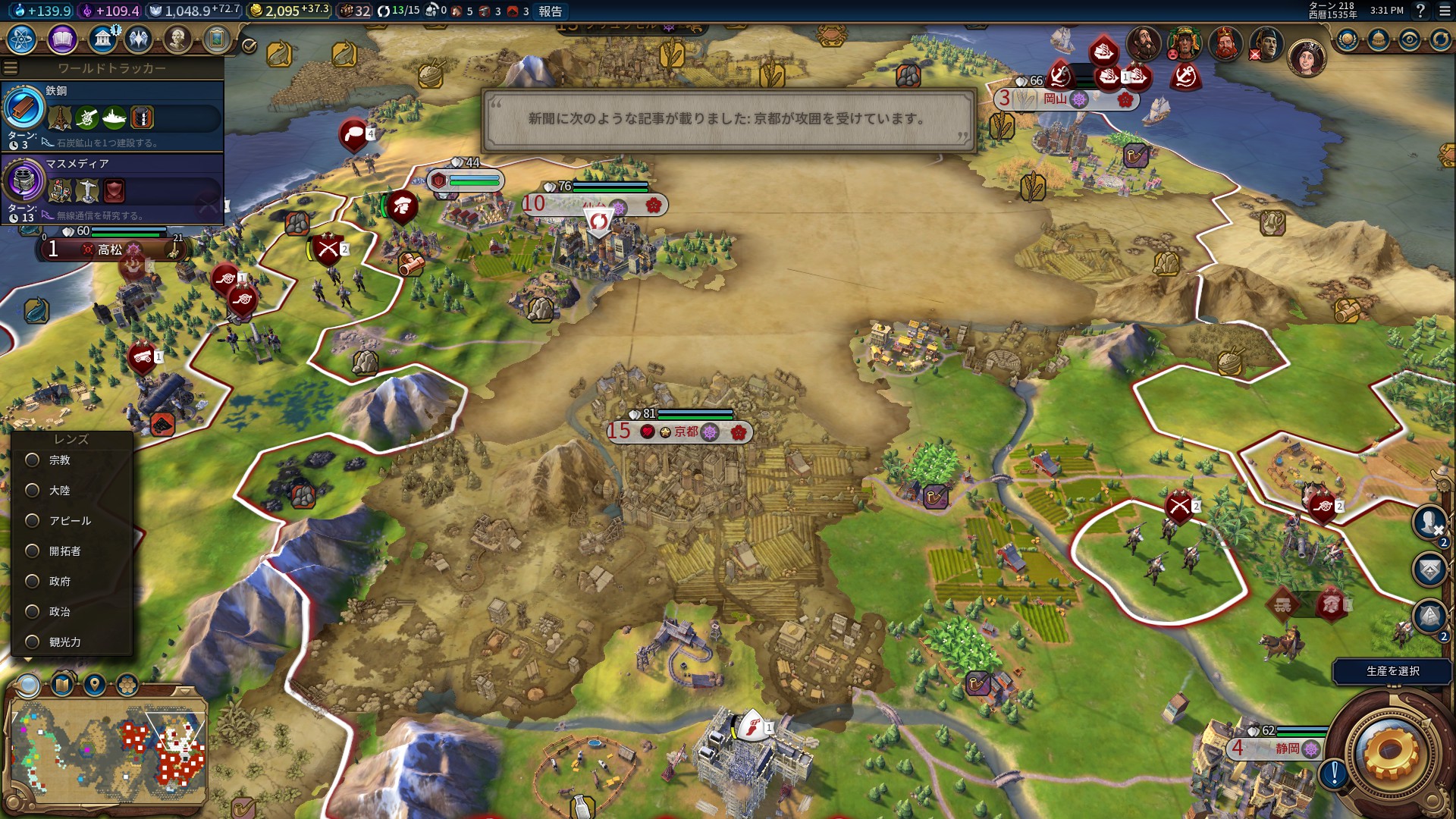Open the government building icon
The image size is (1456, 819).
[x=102, y=39]
